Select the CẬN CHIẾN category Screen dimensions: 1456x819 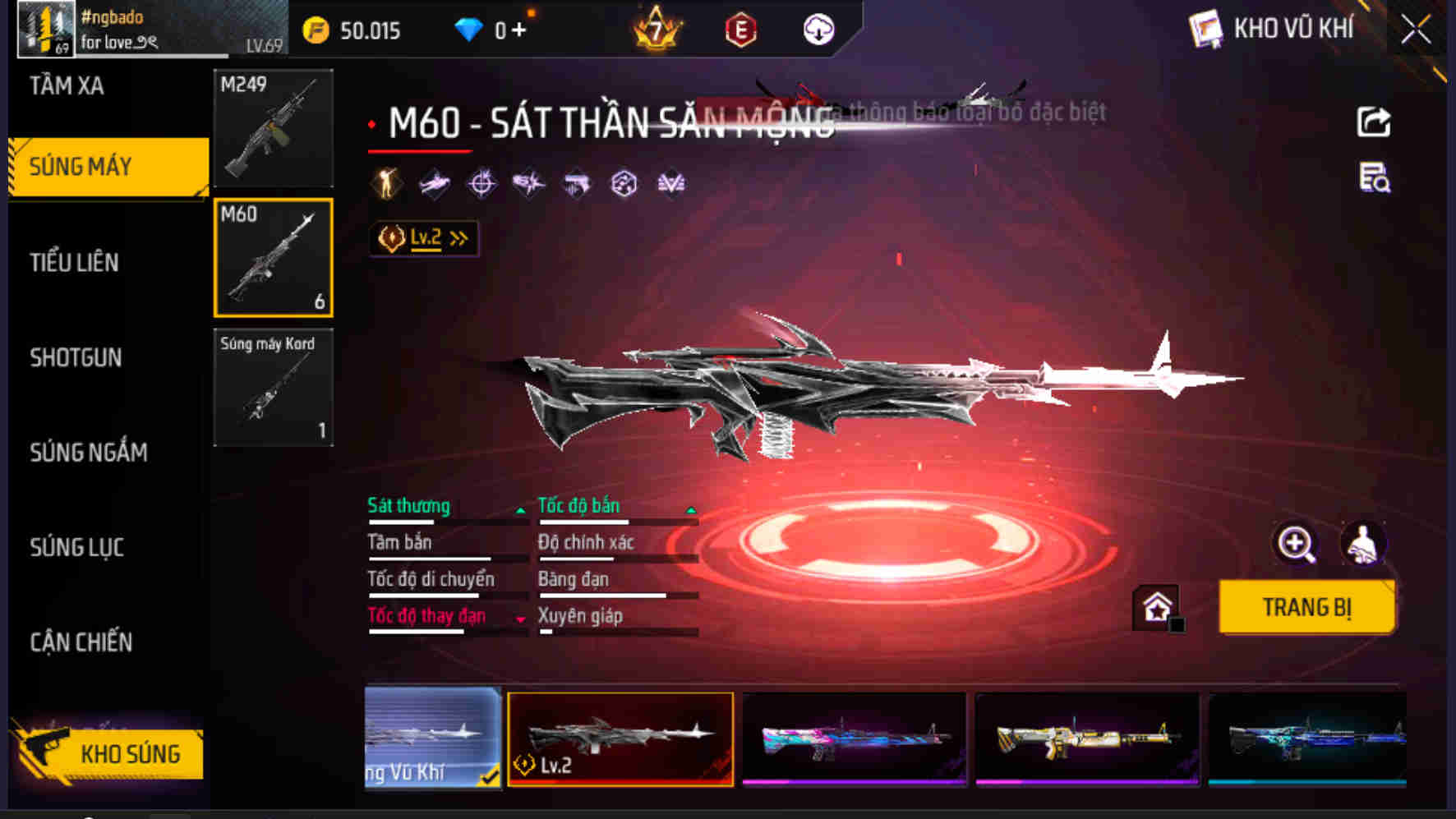point(83,642)
